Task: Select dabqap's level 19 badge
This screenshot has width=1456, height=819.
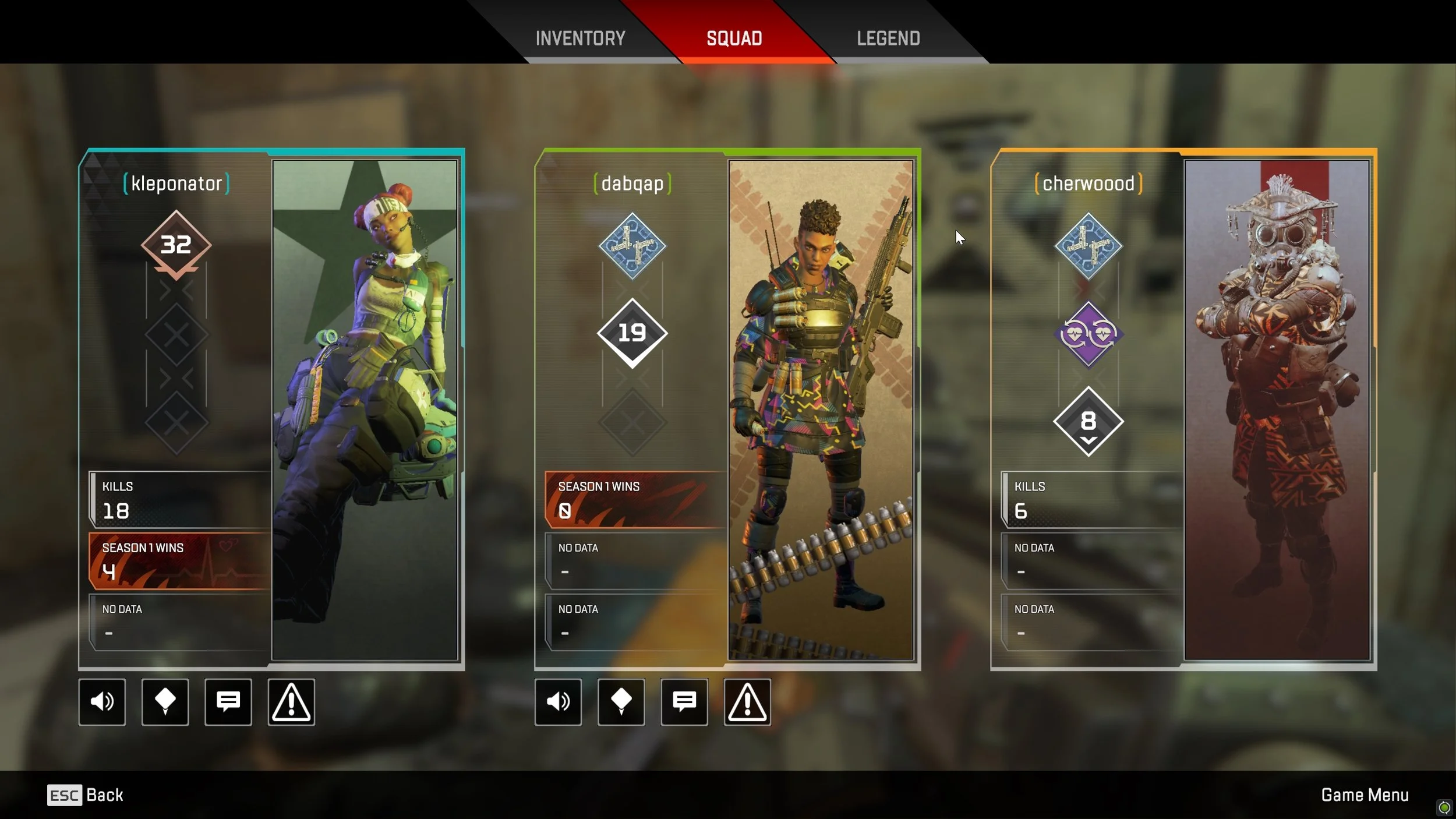Action: click(632, 333)
